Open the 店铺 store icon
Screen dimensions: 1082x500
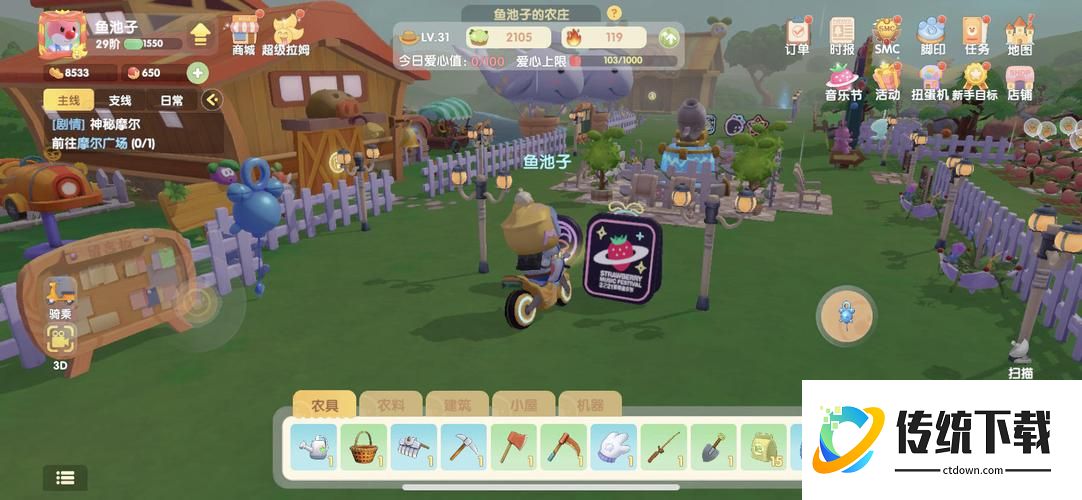(x=1019, y=80)
